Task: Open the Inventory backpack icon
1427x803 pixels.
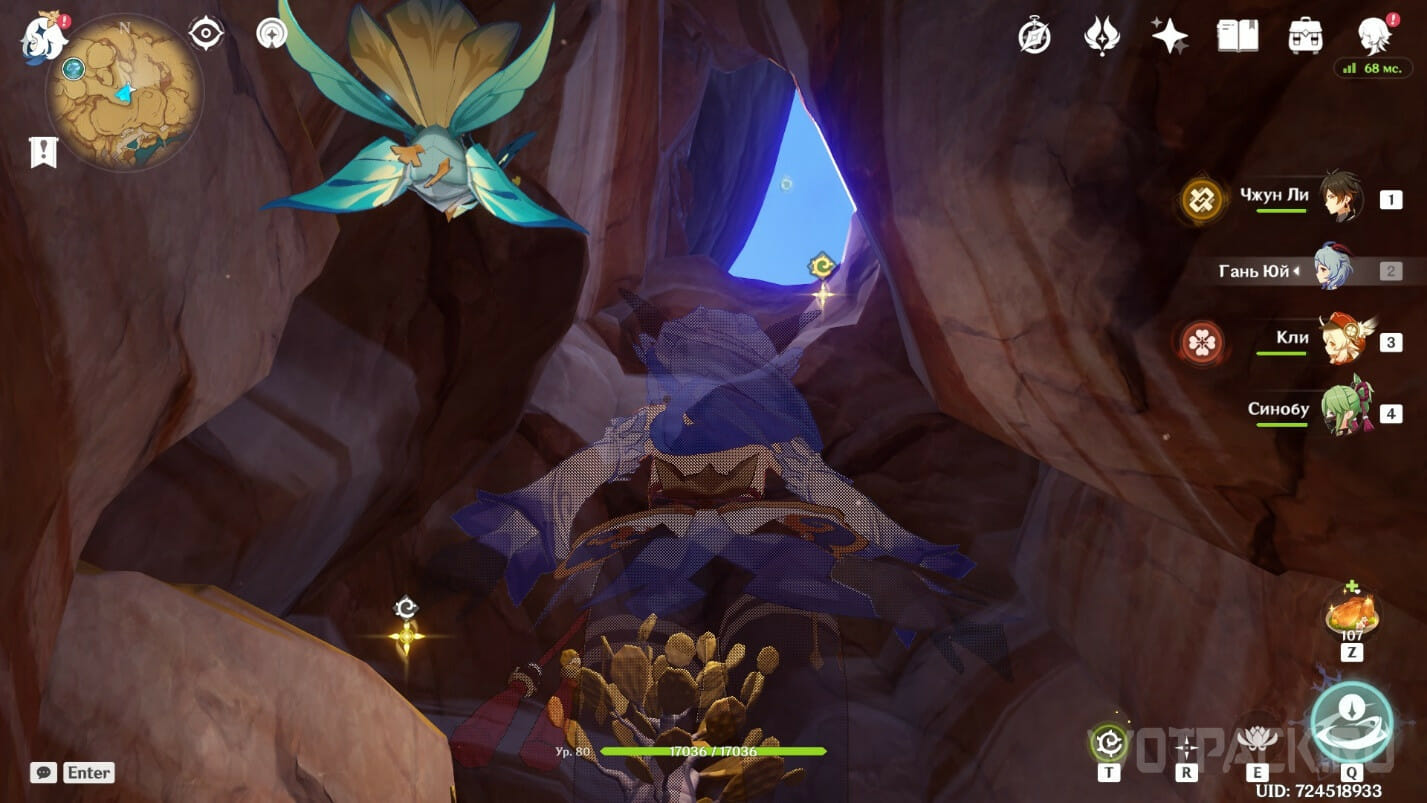Action: [1306, 36]
